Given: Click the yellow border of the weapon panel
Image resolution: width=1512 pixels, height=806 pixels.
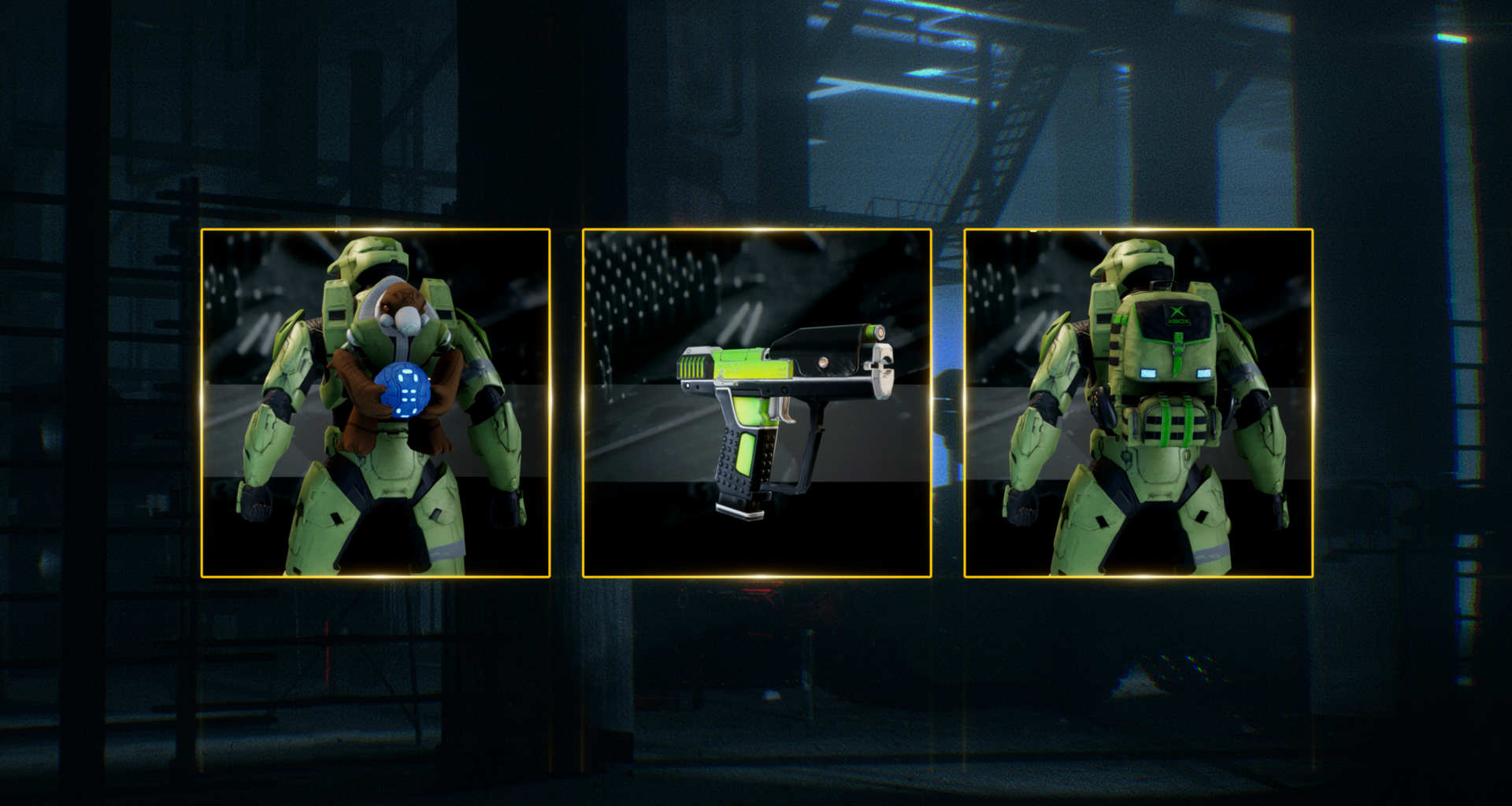Looking at the screenshot, I should pyautogui.click(x=756, y=230).
